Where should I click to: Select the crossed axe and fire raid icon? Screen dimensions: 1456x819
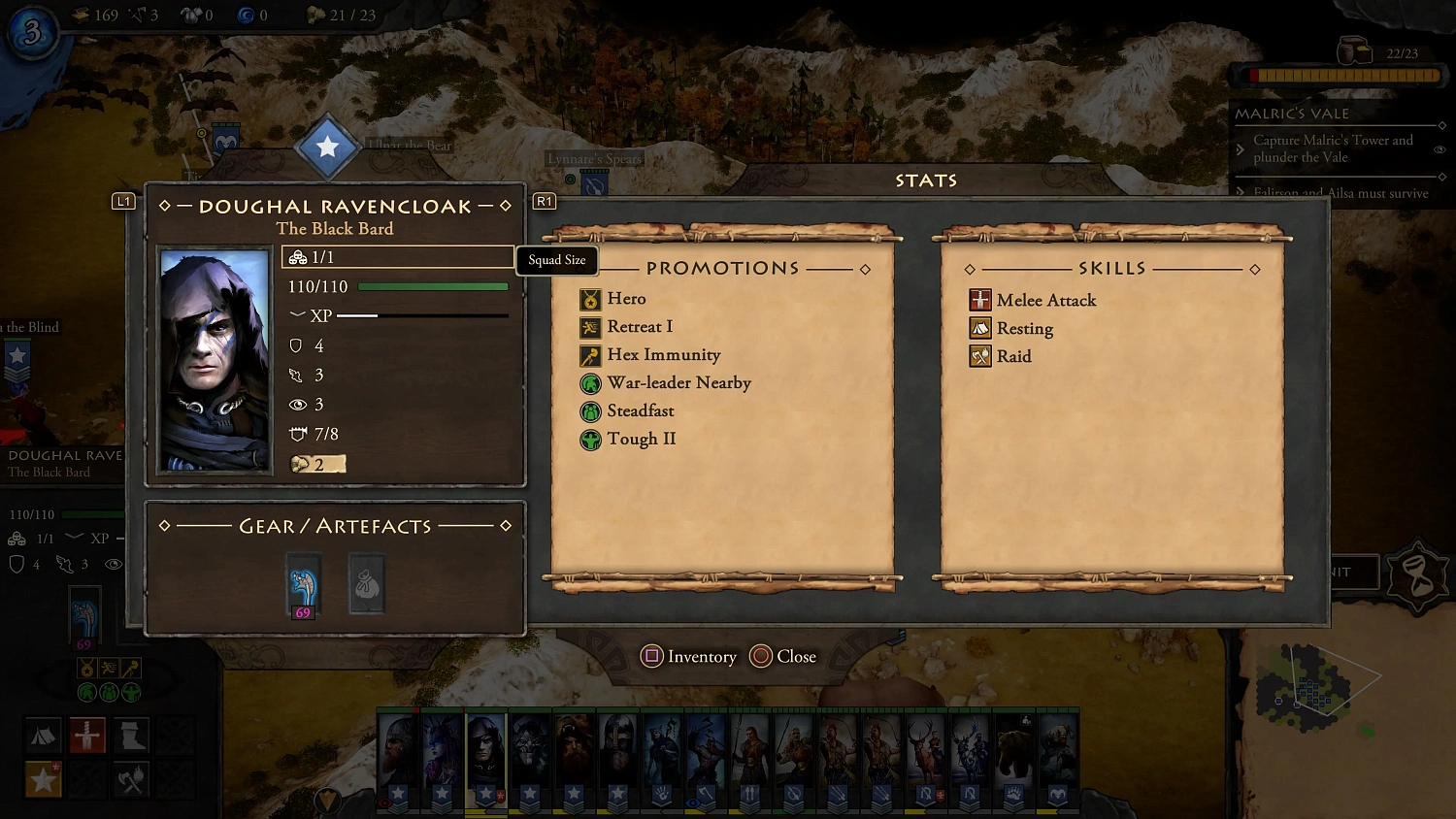click(130, 779)
